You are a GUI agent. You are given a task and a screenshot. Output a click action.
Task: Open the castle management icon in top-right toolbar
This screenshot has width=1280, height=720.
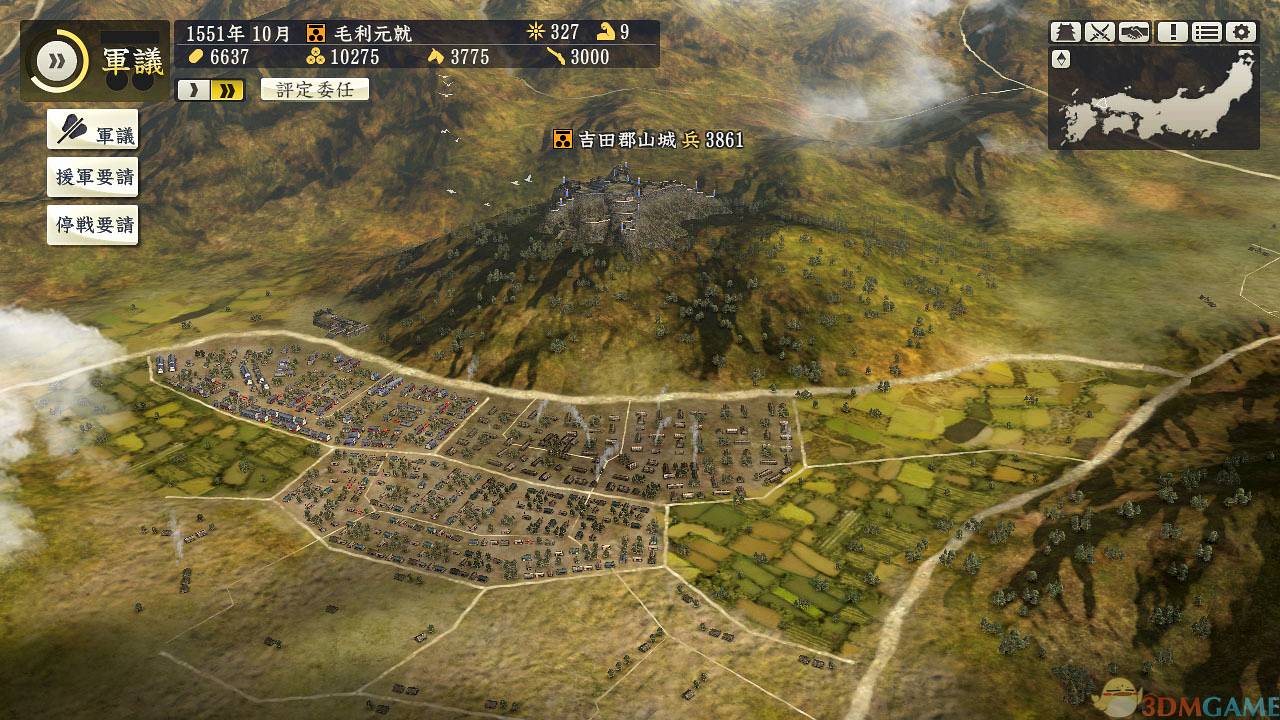pos(1065,31)
